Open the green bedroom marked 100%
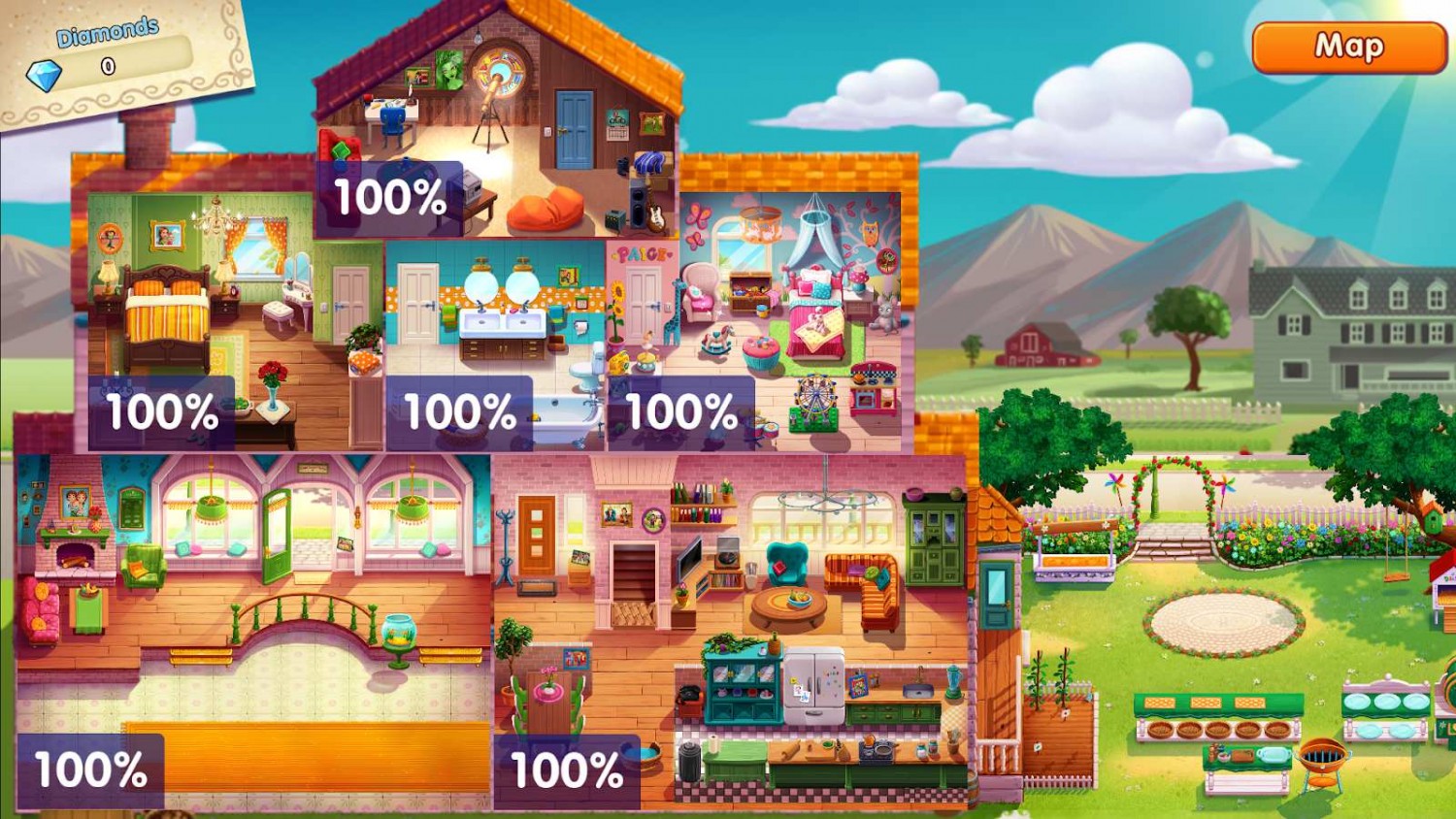 [162, 411]
